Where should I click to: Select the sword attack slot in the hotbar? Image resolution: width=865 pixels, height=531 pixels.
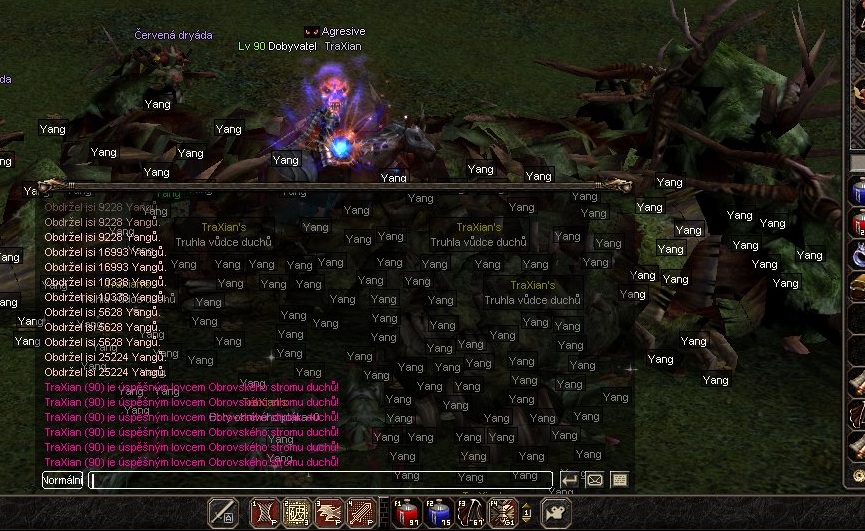[x=223, y=513]
